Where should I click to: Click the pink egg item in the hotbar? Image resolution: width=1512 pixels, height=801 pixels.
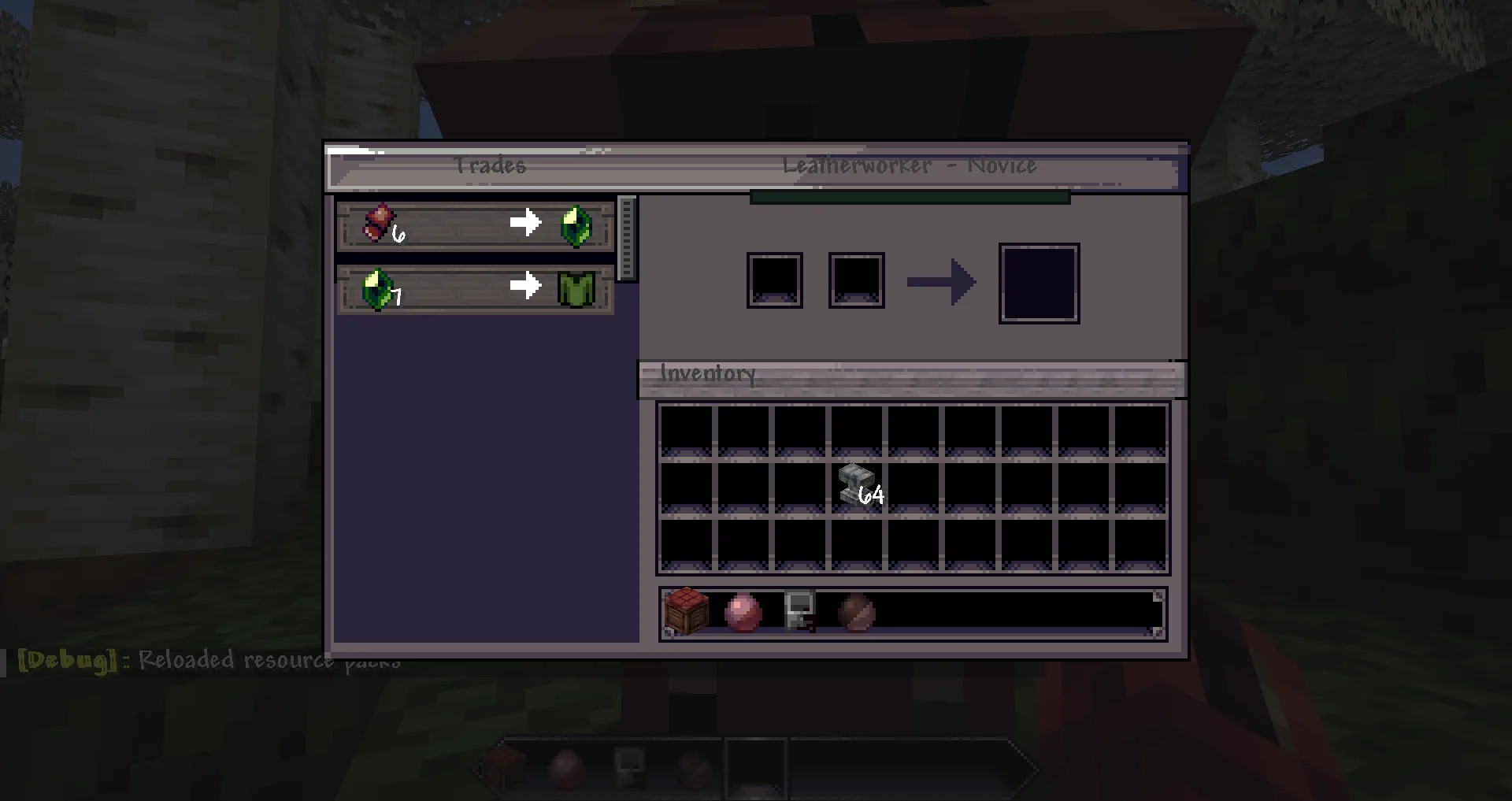(x=743, y=614)
